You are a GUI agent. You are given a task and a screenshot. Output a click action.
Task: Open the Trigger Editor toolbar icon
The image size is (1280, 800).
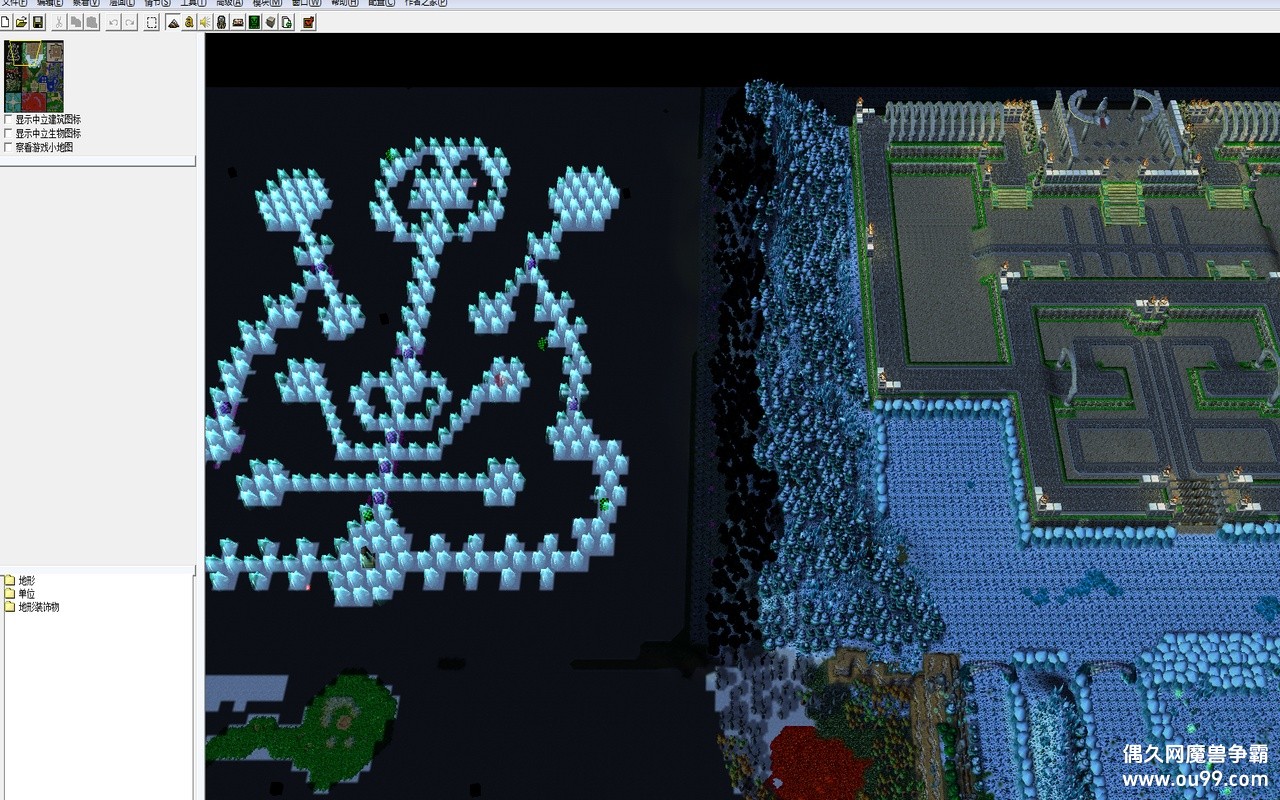click(x=188, y=21)
